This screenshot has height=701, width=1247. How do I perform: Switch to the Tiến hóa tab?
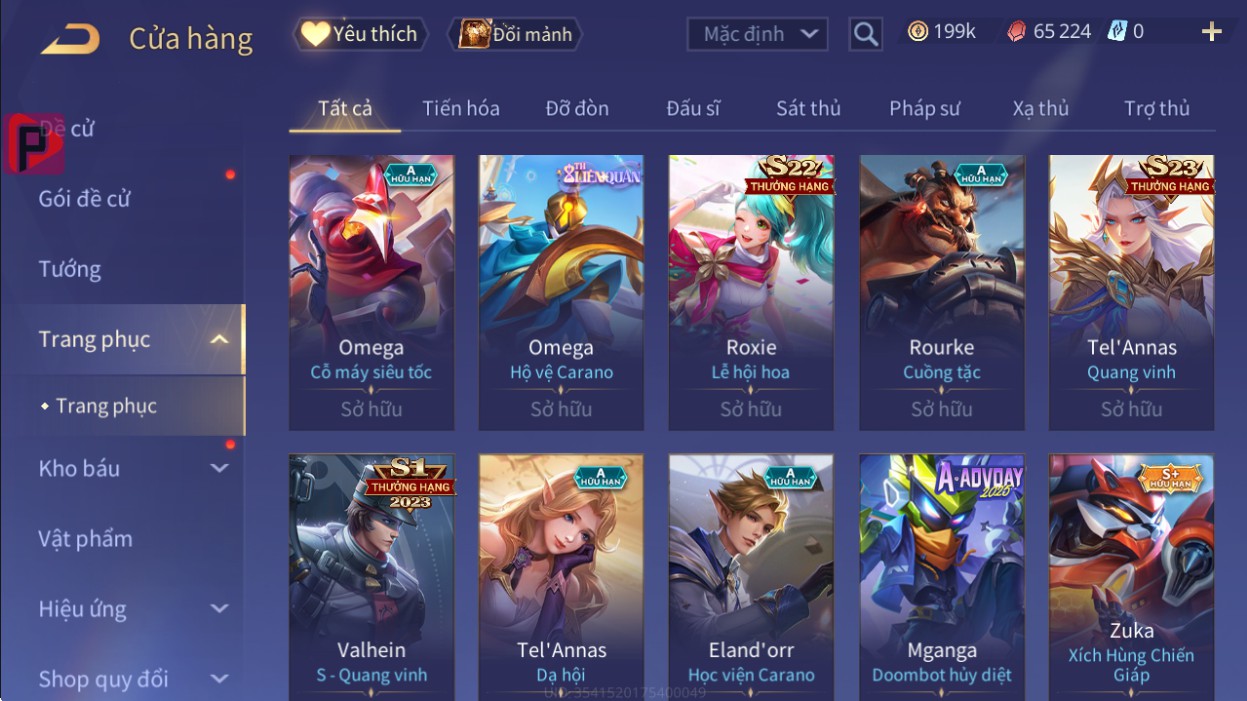[x=460, y=108]
